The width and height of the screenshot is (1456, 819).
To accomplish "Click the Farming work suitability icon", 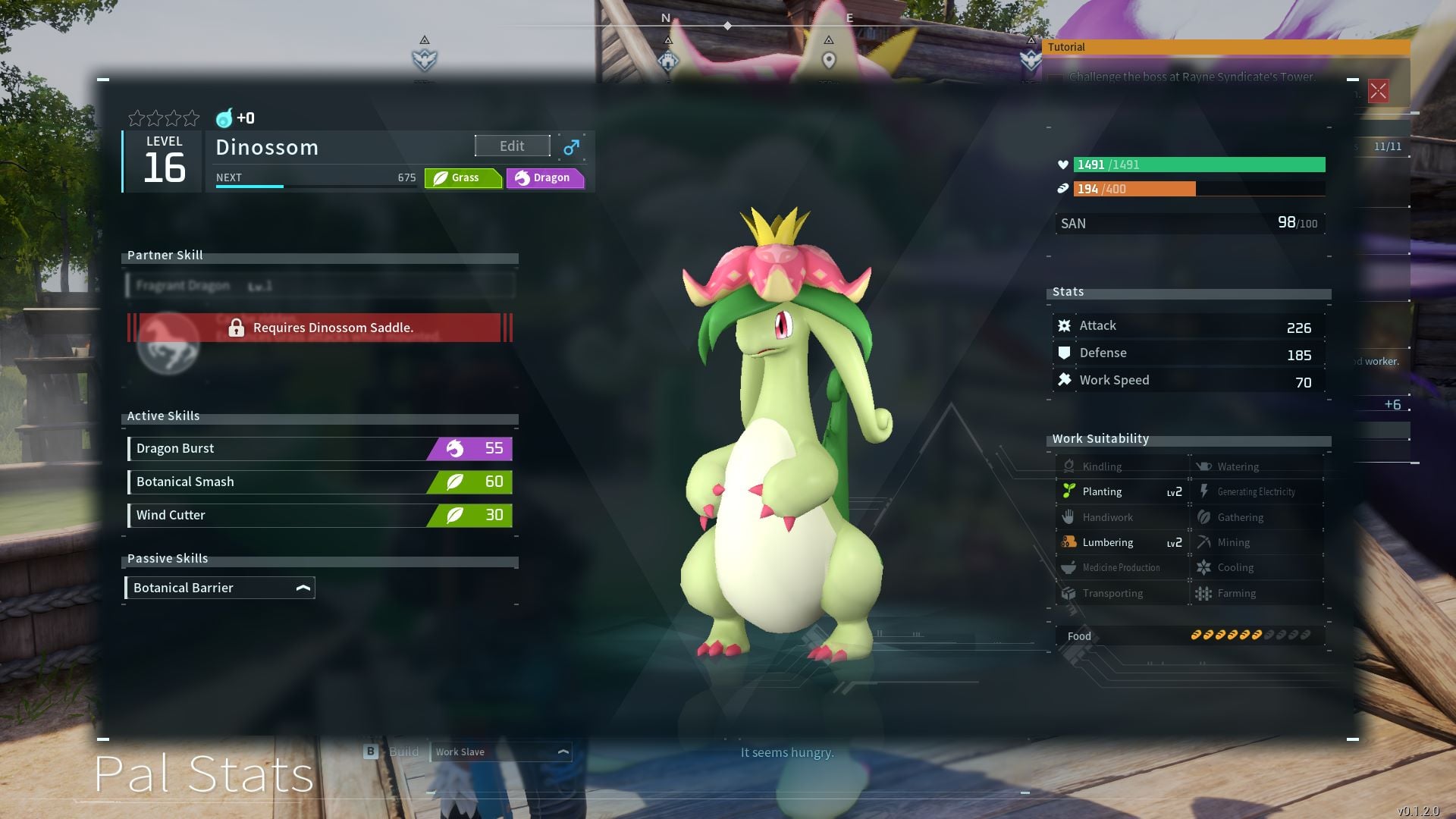I will [1204, 593].
